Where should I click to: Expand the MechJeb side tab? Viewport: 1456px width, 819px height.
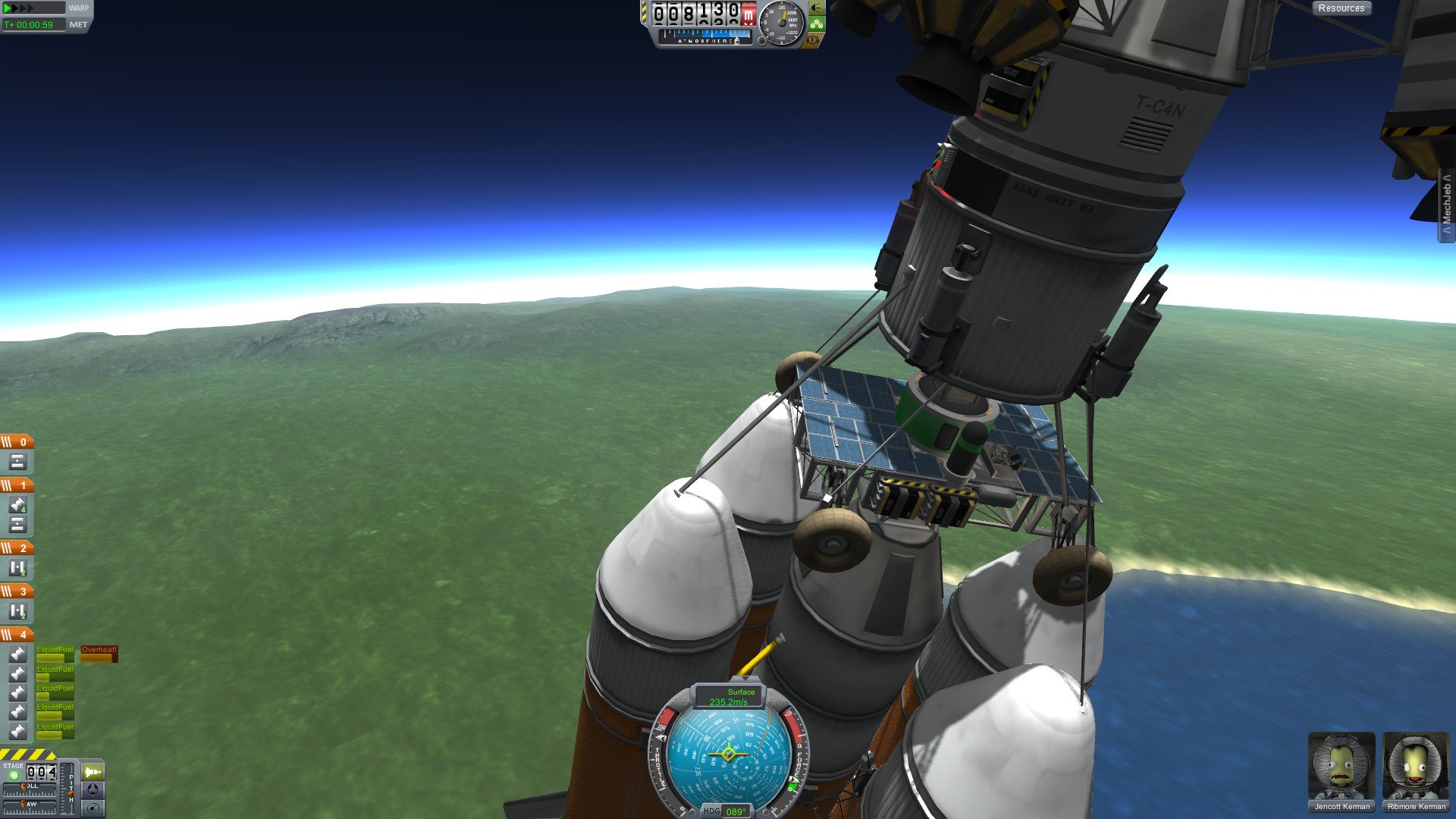1447,205
